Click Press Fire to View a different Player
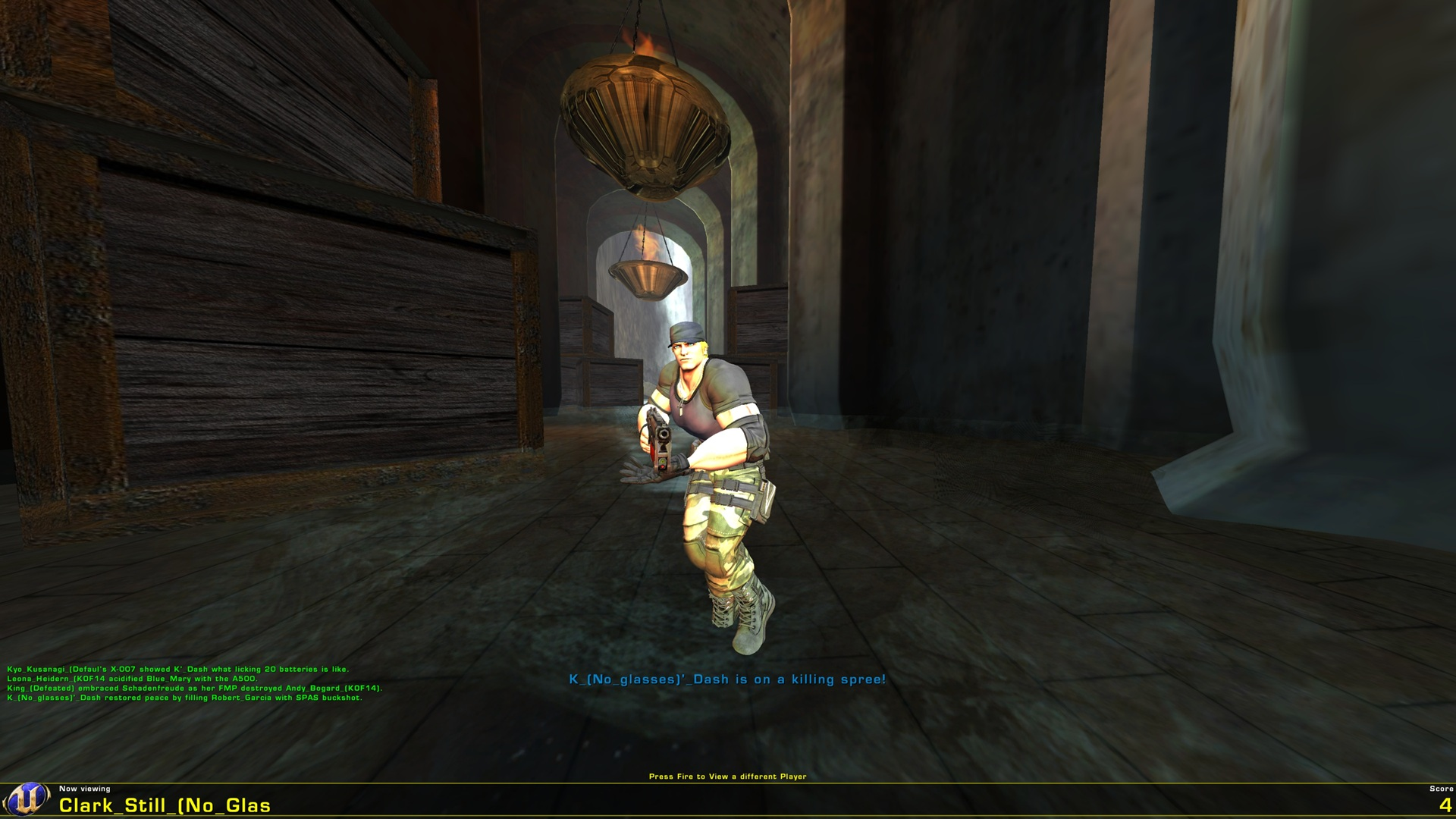The width and height of the screenshot is (1456, 819). (x=728, y=777)
